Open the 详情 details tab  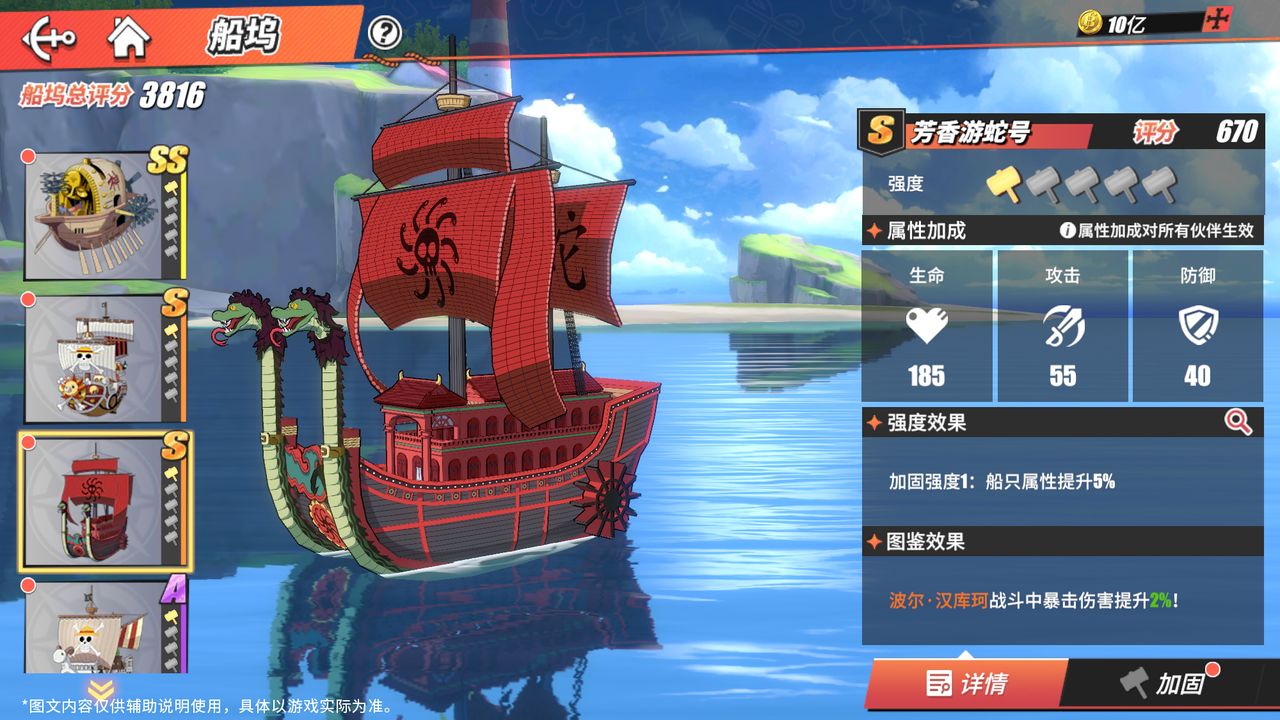pos(966,684)
